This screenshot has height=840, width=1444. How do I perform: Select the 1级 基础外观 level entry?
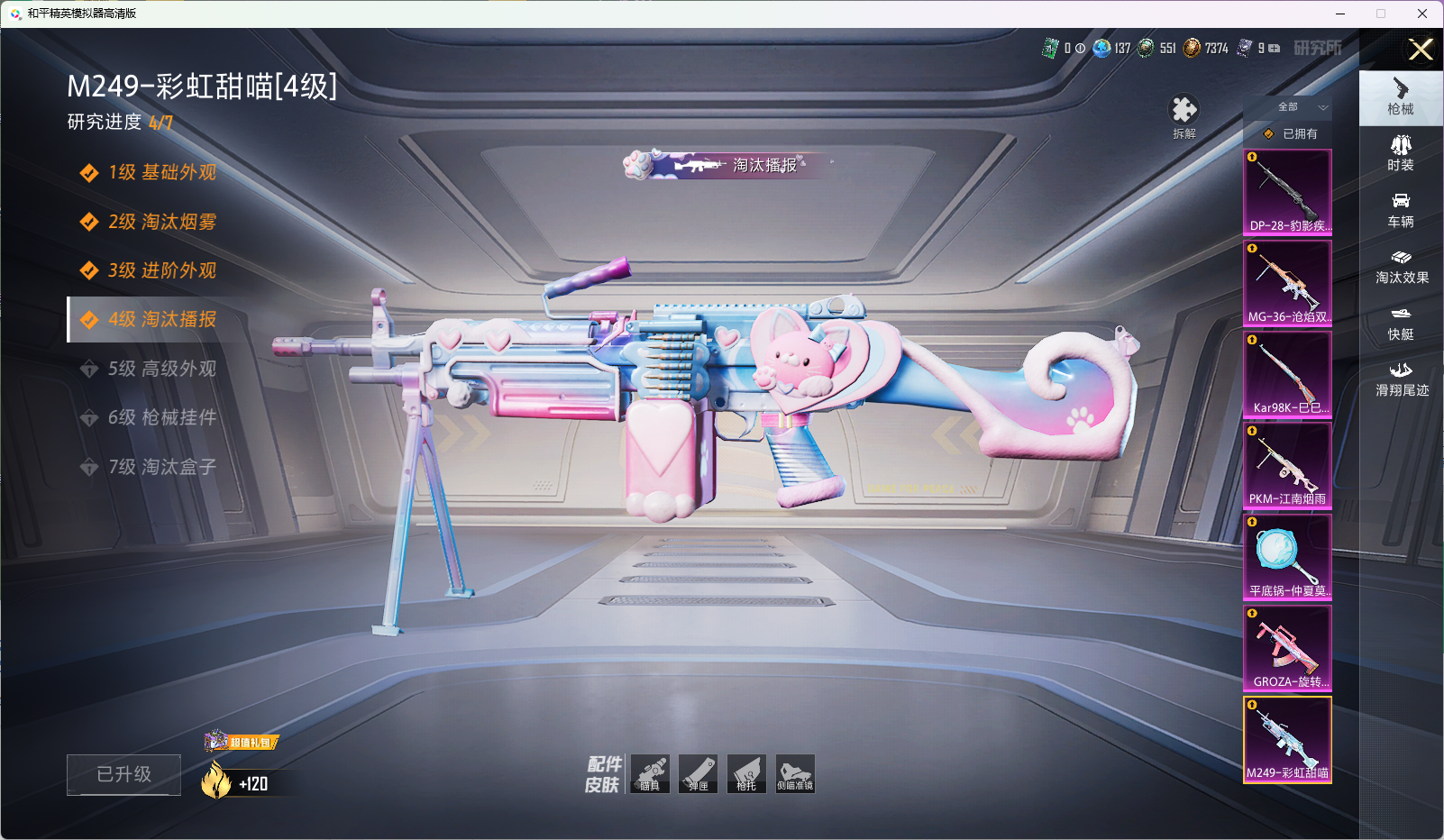tap(161, 172)
